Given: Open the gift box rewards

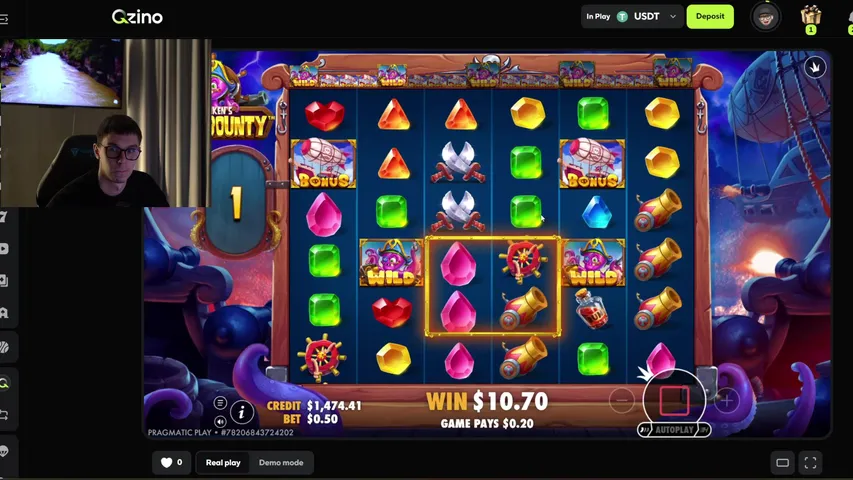Looking at the screenshot, I should tap(810, 16).
